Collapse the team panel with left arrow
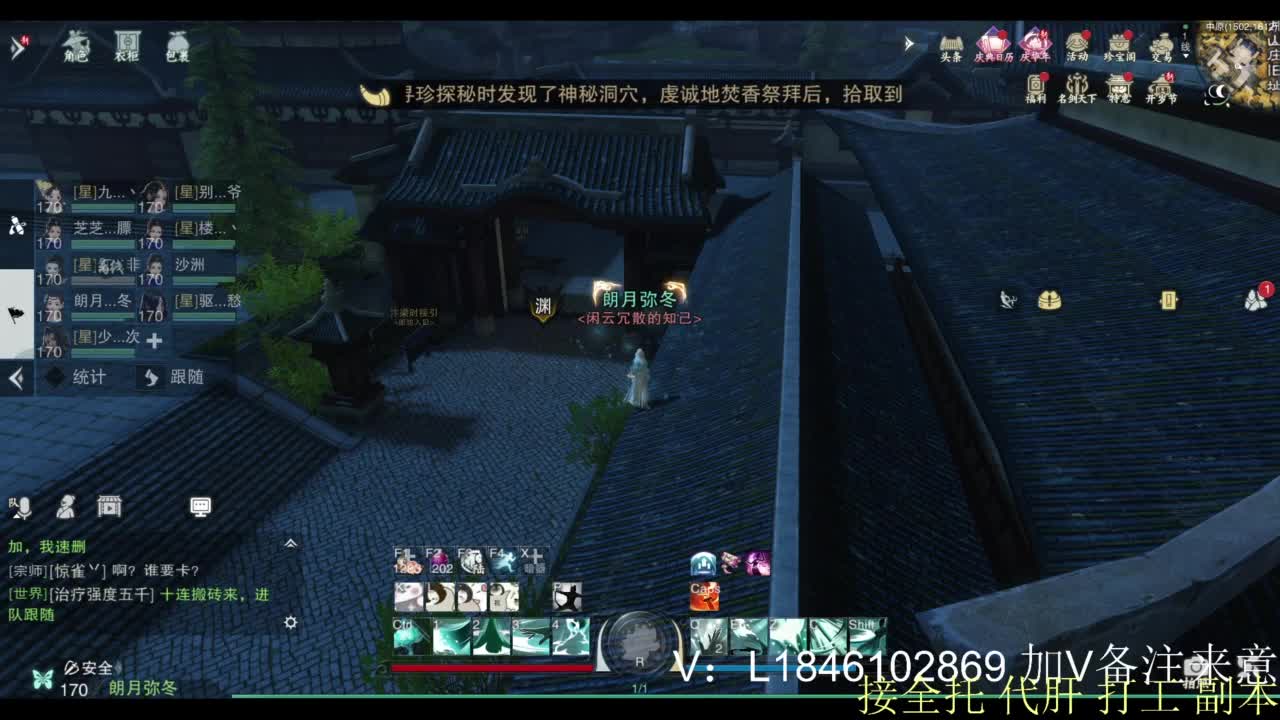The width and height of the screenshot is (1280, 720). click(x=16, y=378)
